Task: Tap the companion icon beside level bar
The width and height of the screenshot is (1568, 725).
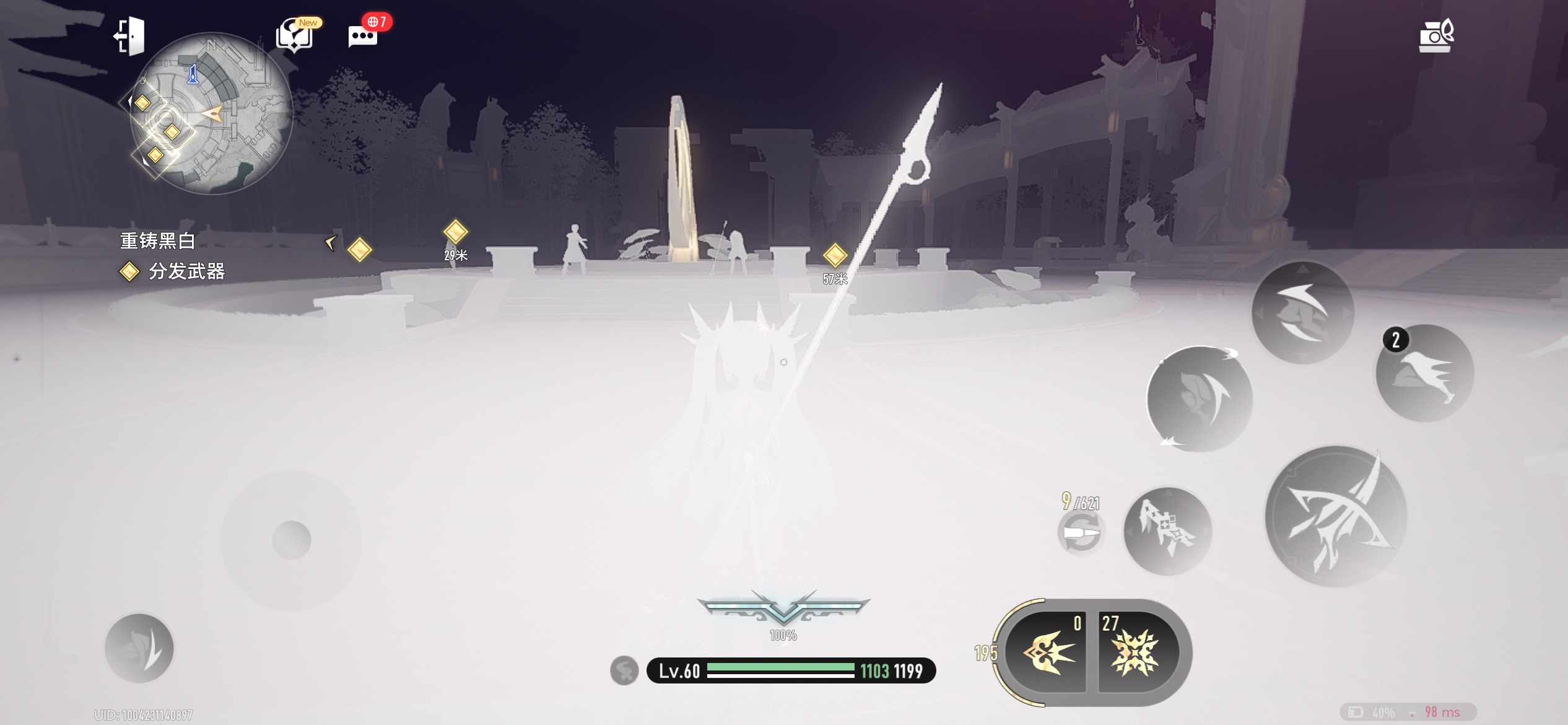Action: pos(624,670)
